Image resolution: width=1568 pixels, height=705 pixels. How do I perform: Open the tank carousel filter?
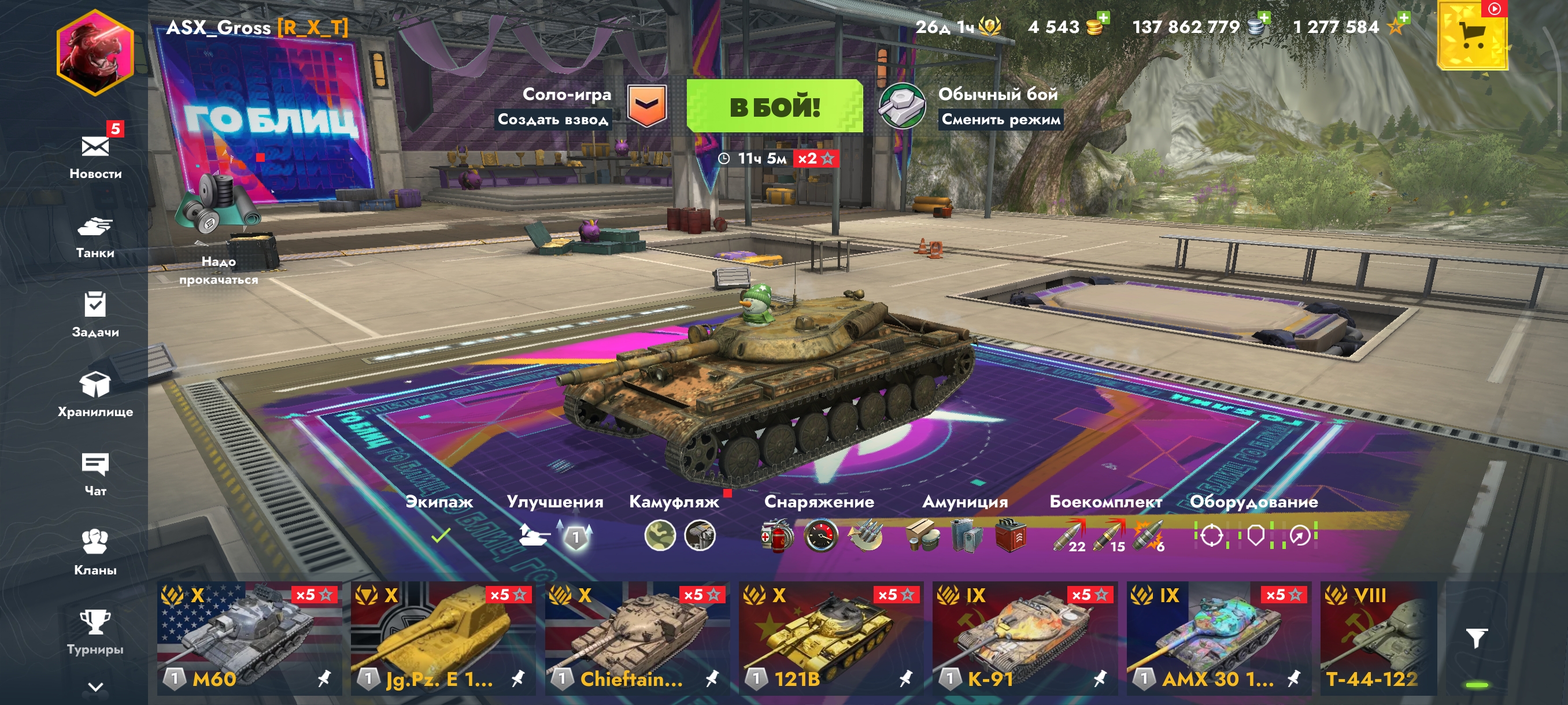[1476, 637]
